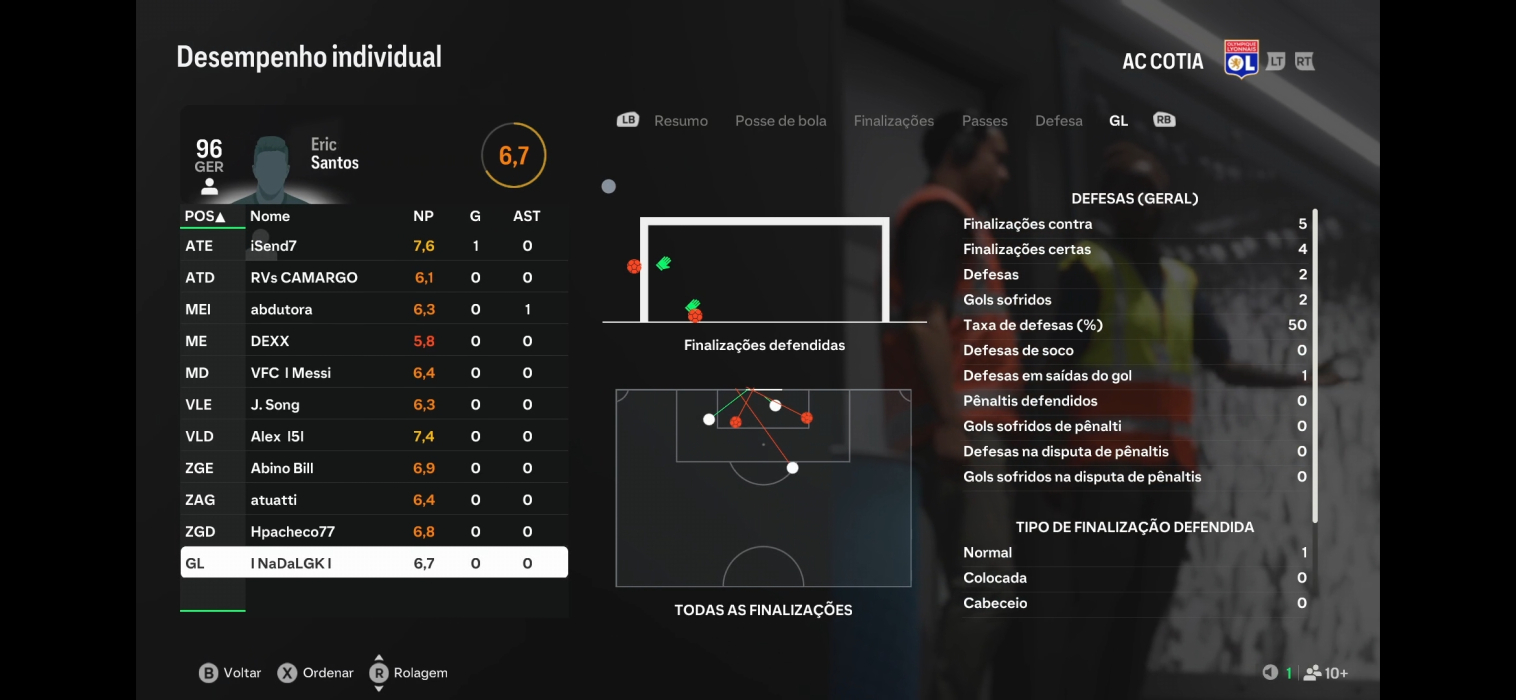The image size is (1516, 700).
Task: Pick DEXX in the player list
Action: coord(373,341)
